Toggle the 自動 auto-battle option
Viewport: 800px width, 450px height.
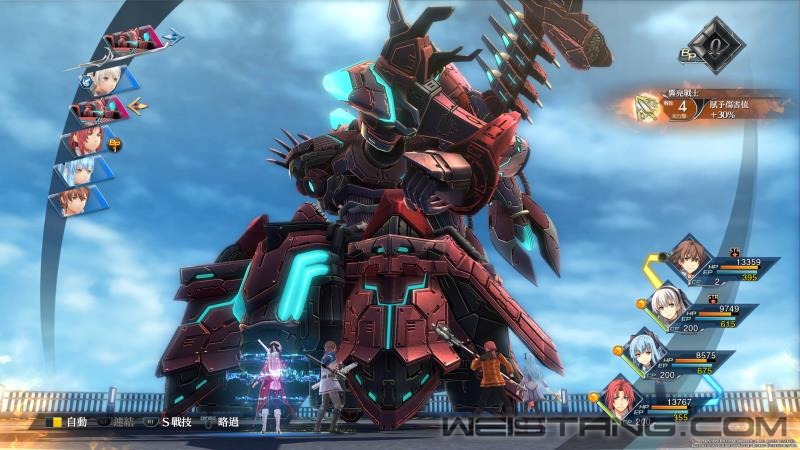72,421
